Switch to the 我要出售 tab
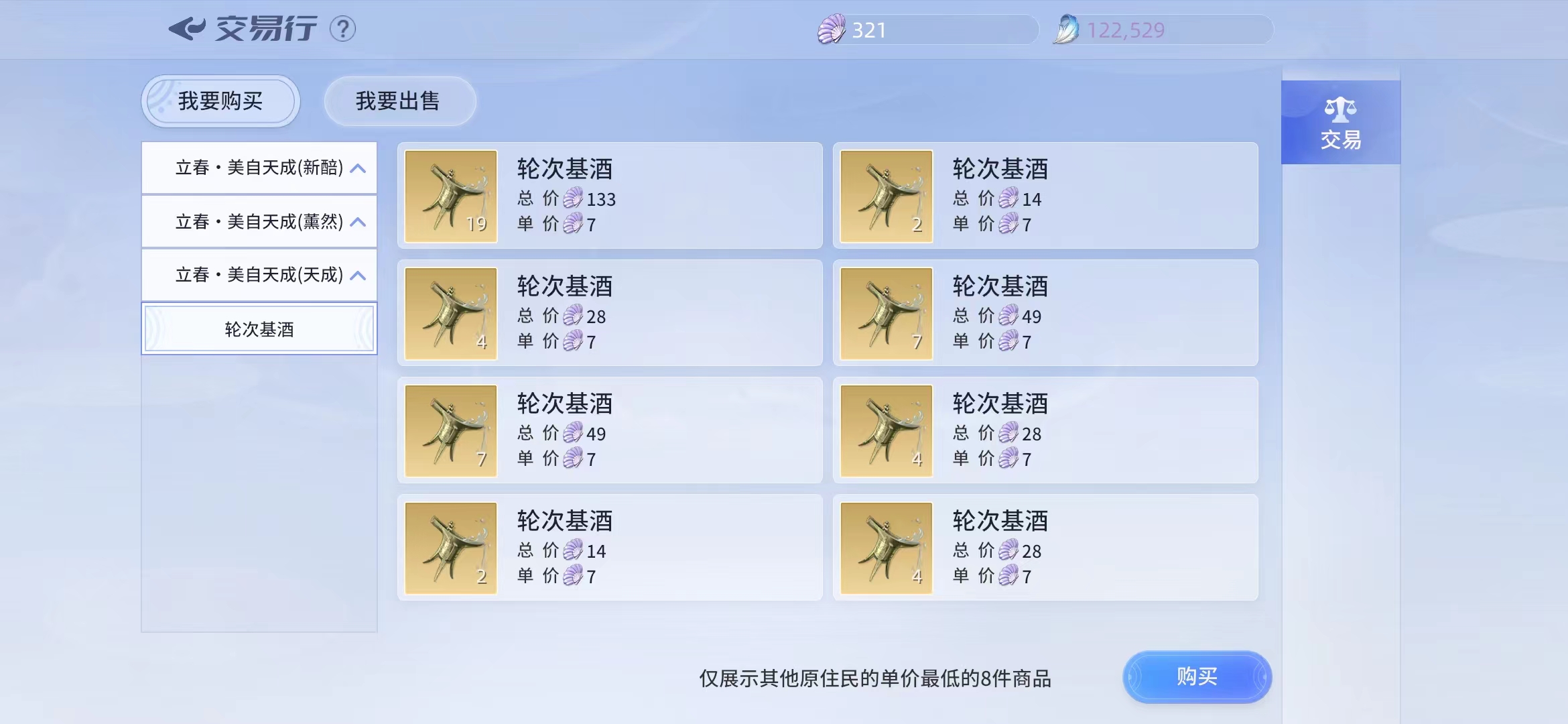The image size is (1568, 724). pos(399,101)
